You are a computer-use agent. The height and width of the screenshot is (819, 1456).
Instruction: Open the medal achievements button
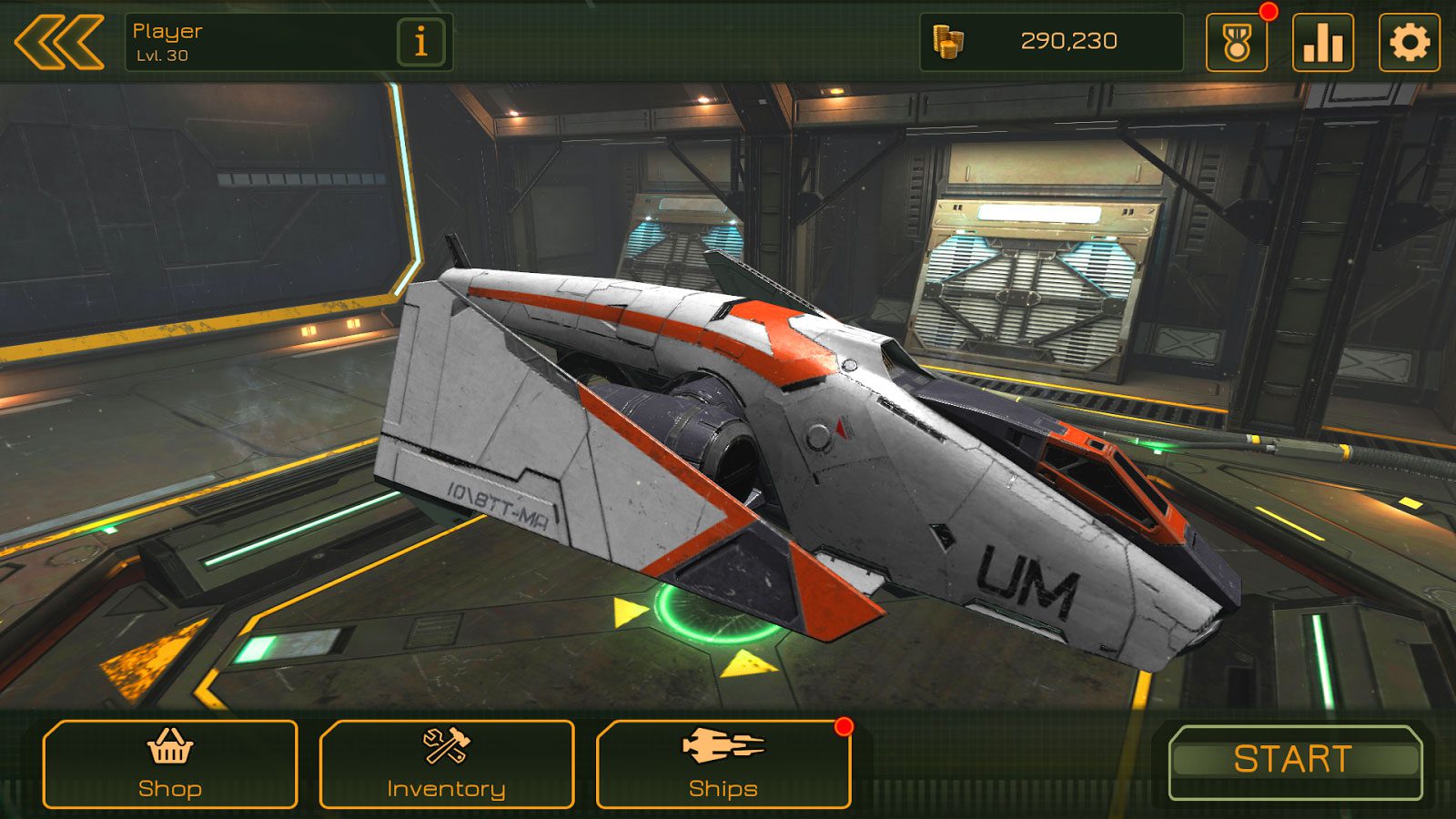(1236, 42)
